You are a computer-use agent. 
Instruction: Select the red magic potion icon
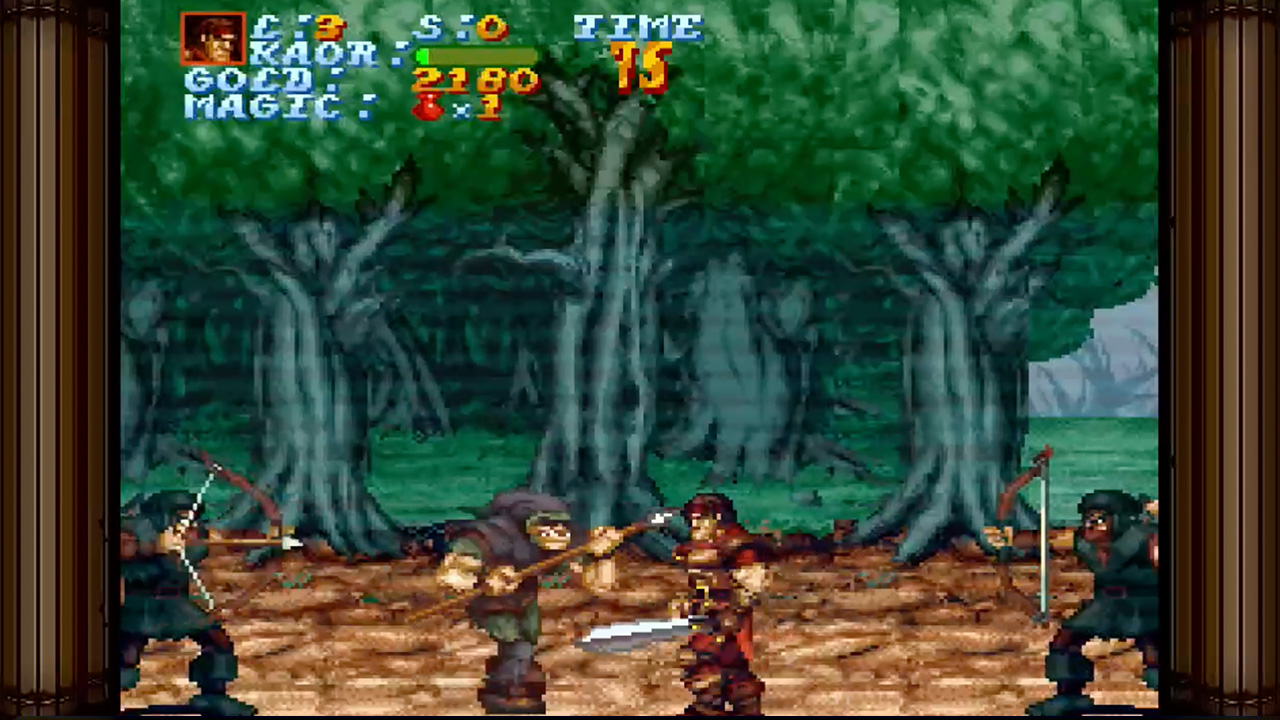coord(428,106)
